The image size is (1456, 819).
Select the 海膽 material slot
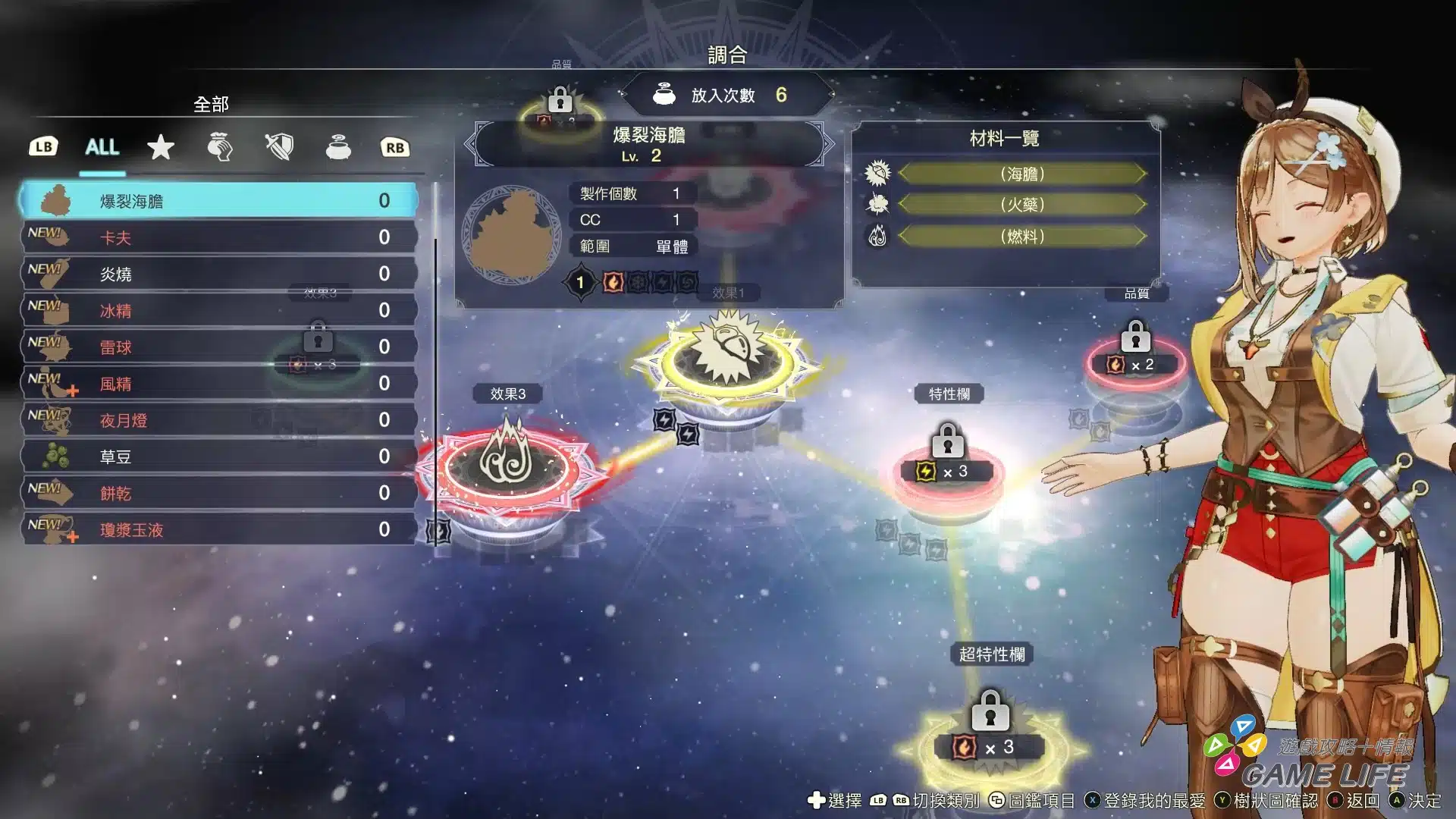pyautogui.click(x=1021, y=174)
